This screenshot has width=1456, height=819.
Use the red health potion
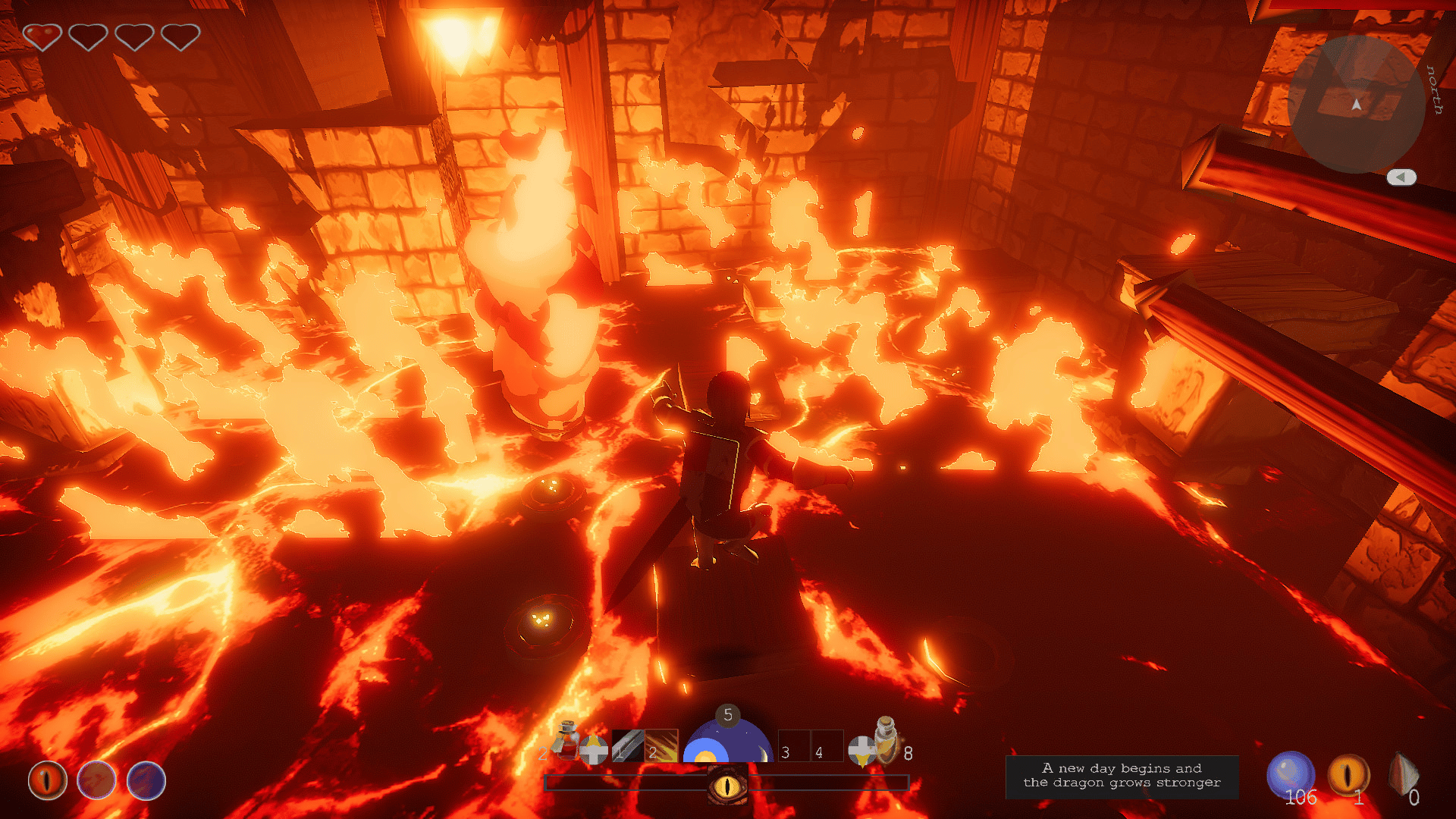point(567,741)
